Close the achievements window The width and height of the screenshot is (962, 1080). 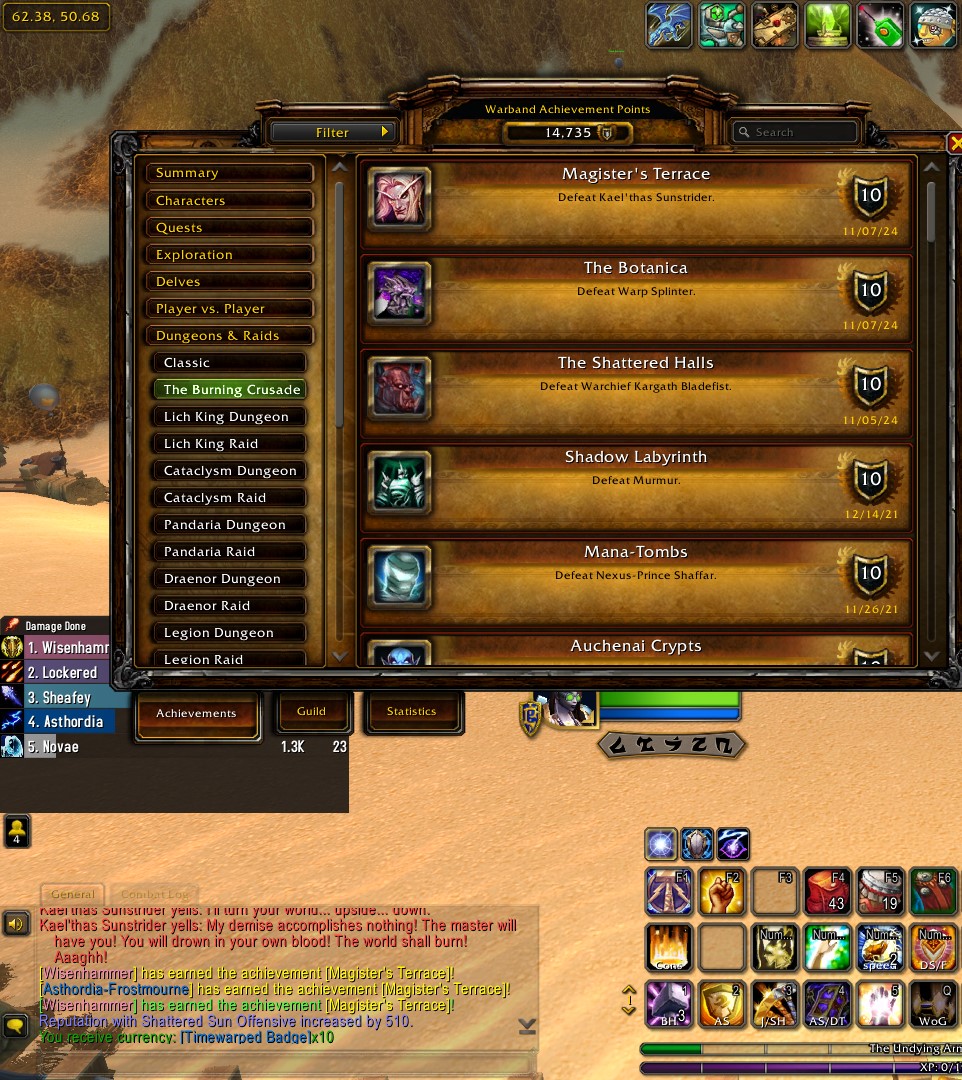pyautogui.click(x=954, y=144)
